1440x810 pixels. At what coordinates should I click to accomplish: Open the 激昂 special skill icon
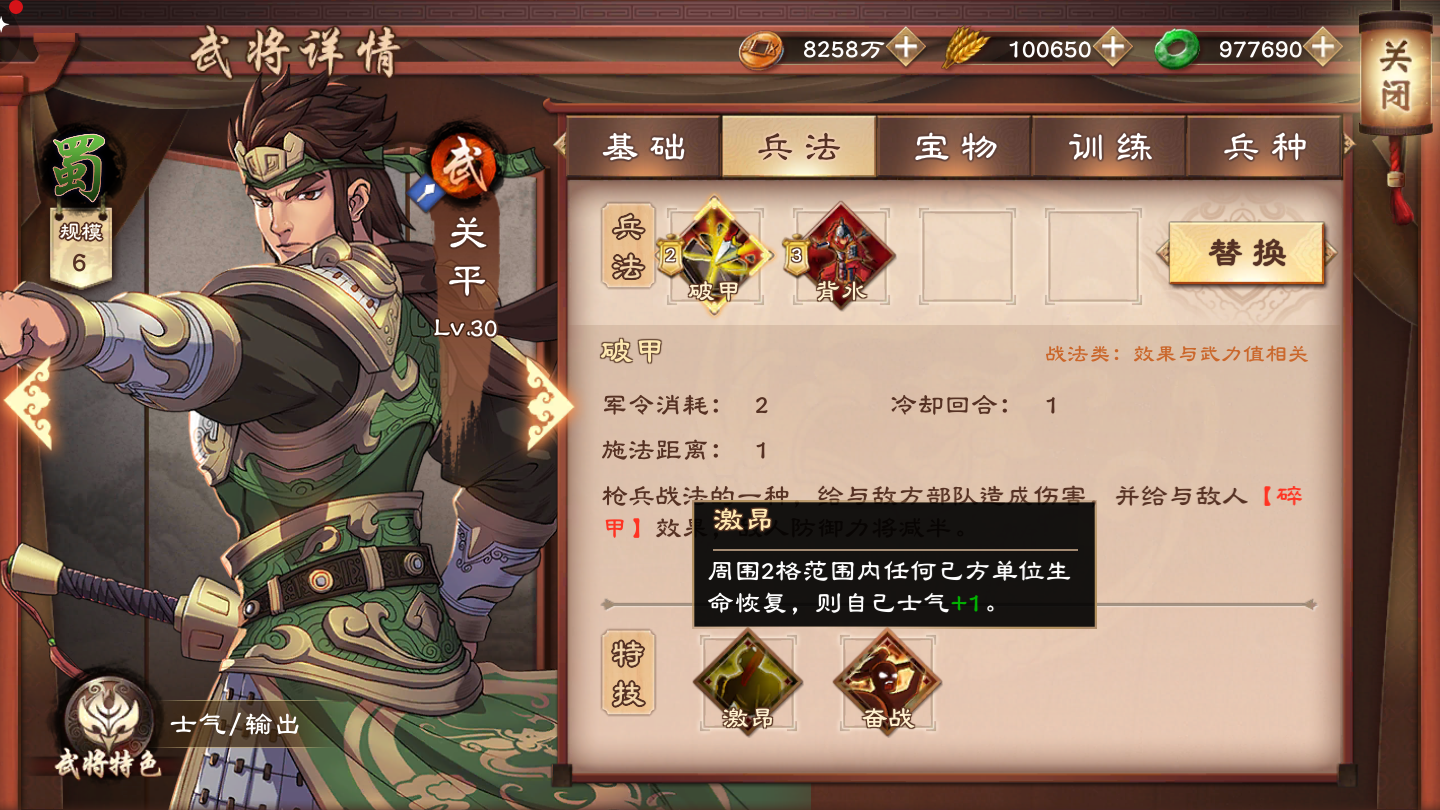click(x=748, y=681)
